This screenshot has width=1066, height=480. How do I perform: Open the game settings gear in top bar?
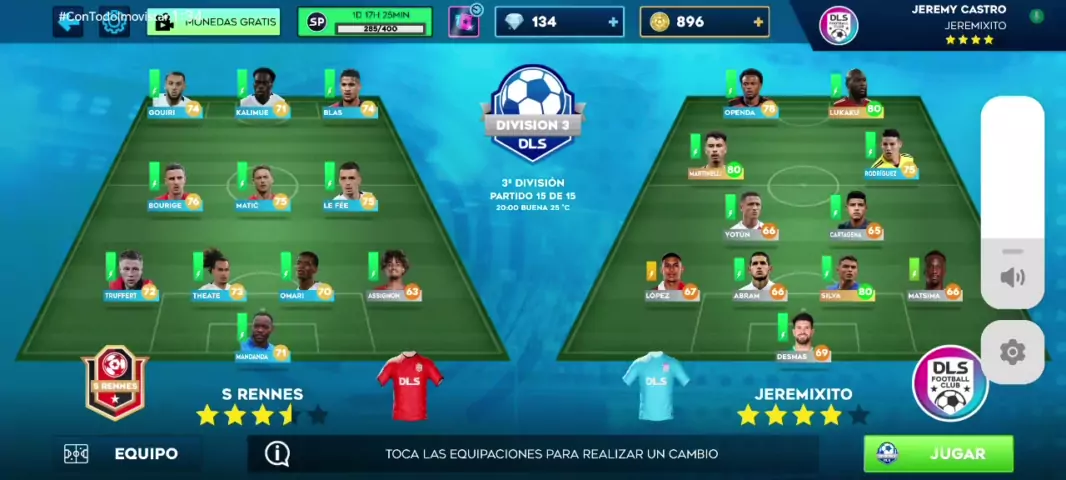(114, 22)
